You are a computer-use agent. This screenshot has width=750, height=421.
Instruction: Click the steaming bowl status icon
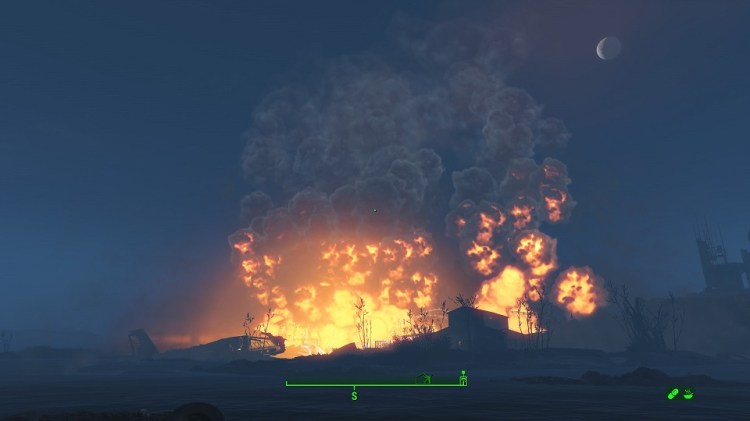click(688, 394)
